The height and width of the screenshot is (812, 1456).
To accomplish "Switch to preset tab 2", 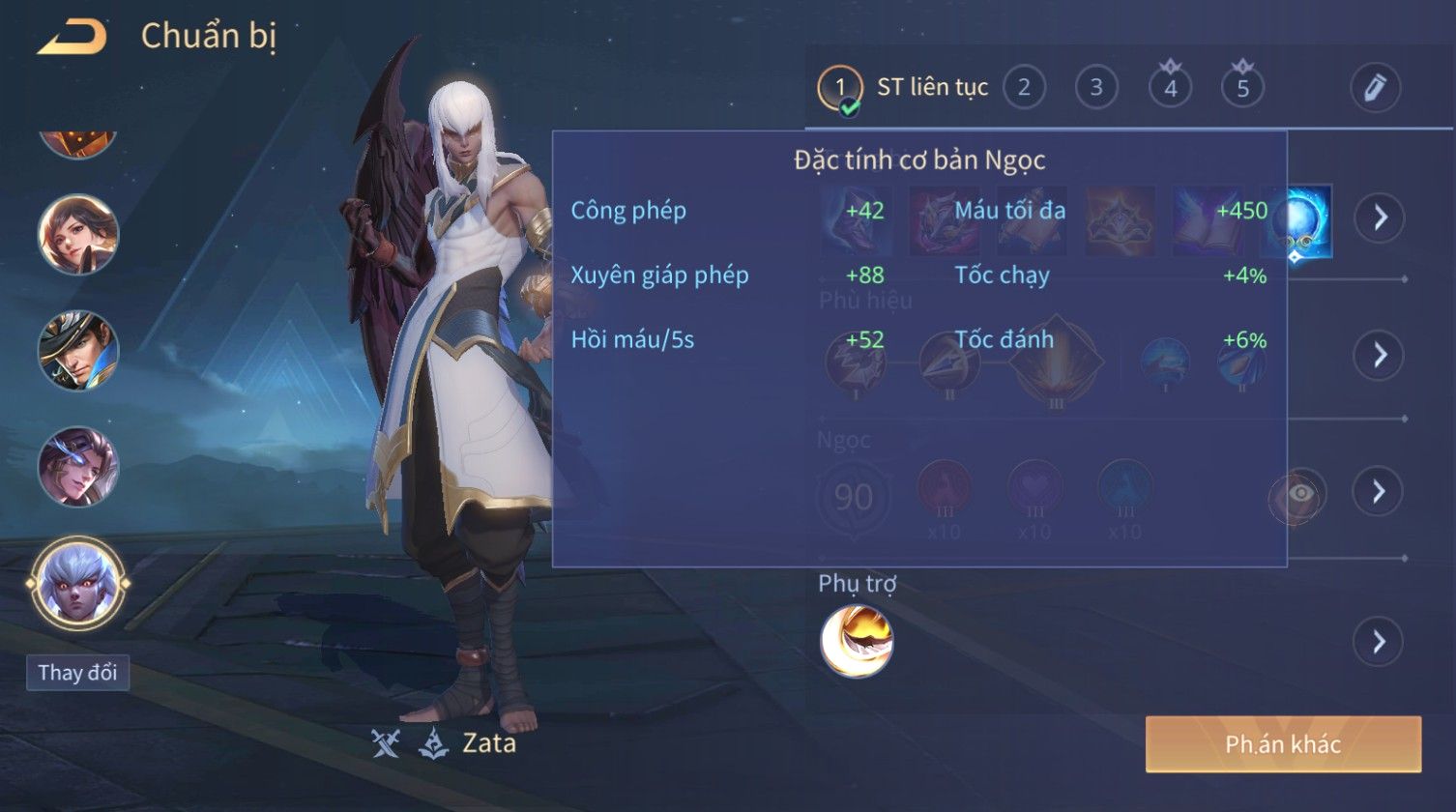I will tap(1024, 88).
